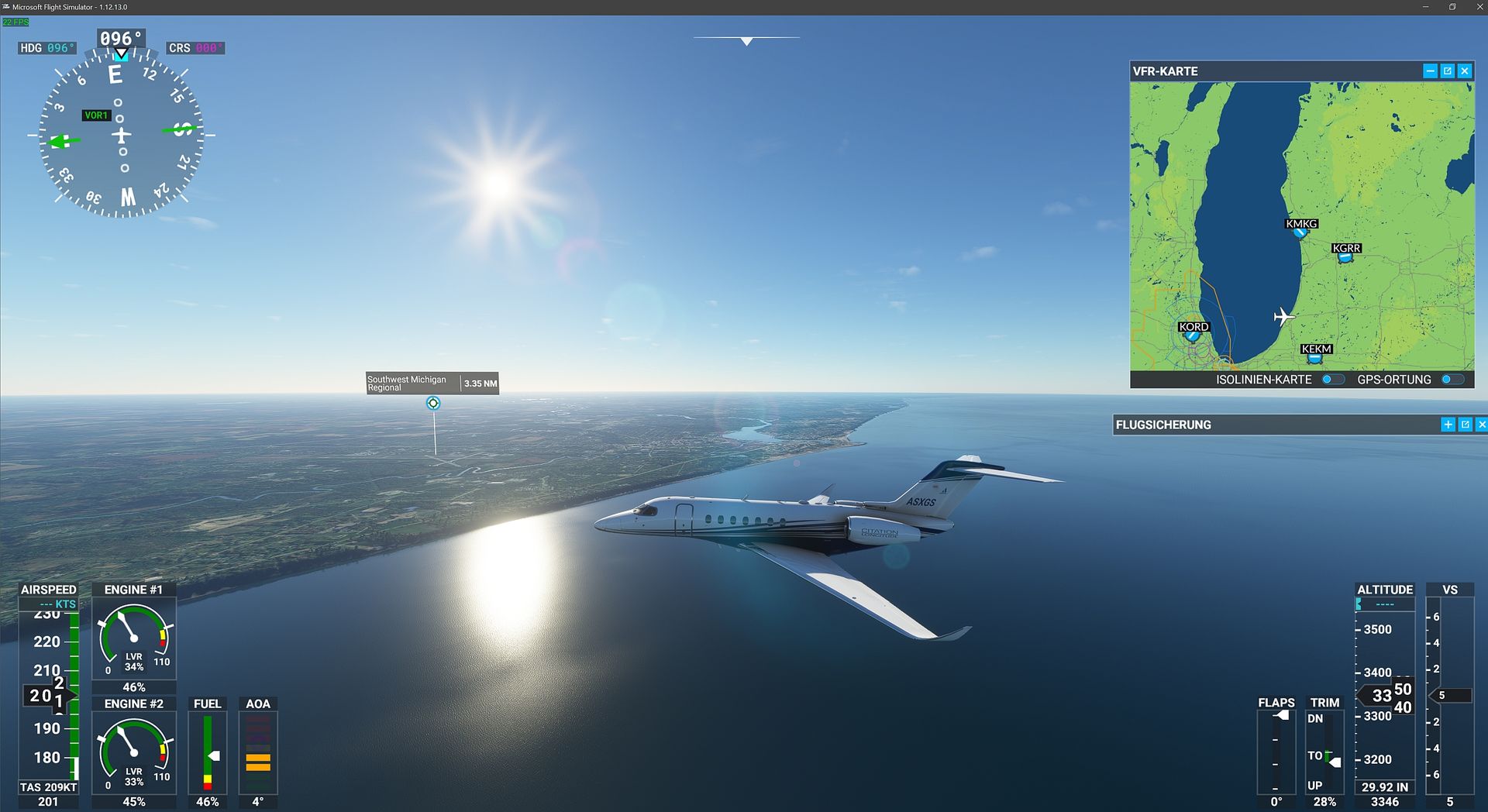Close the FLUGSICHERUNG panel
The width and height of the screenshot is (1488, 812).
pos(1481,425)
